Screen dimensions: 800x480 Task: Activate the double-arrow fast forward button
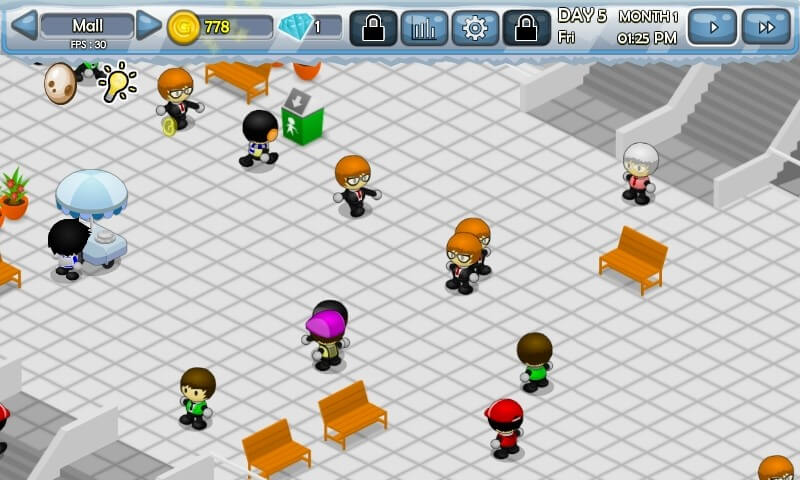766,27
